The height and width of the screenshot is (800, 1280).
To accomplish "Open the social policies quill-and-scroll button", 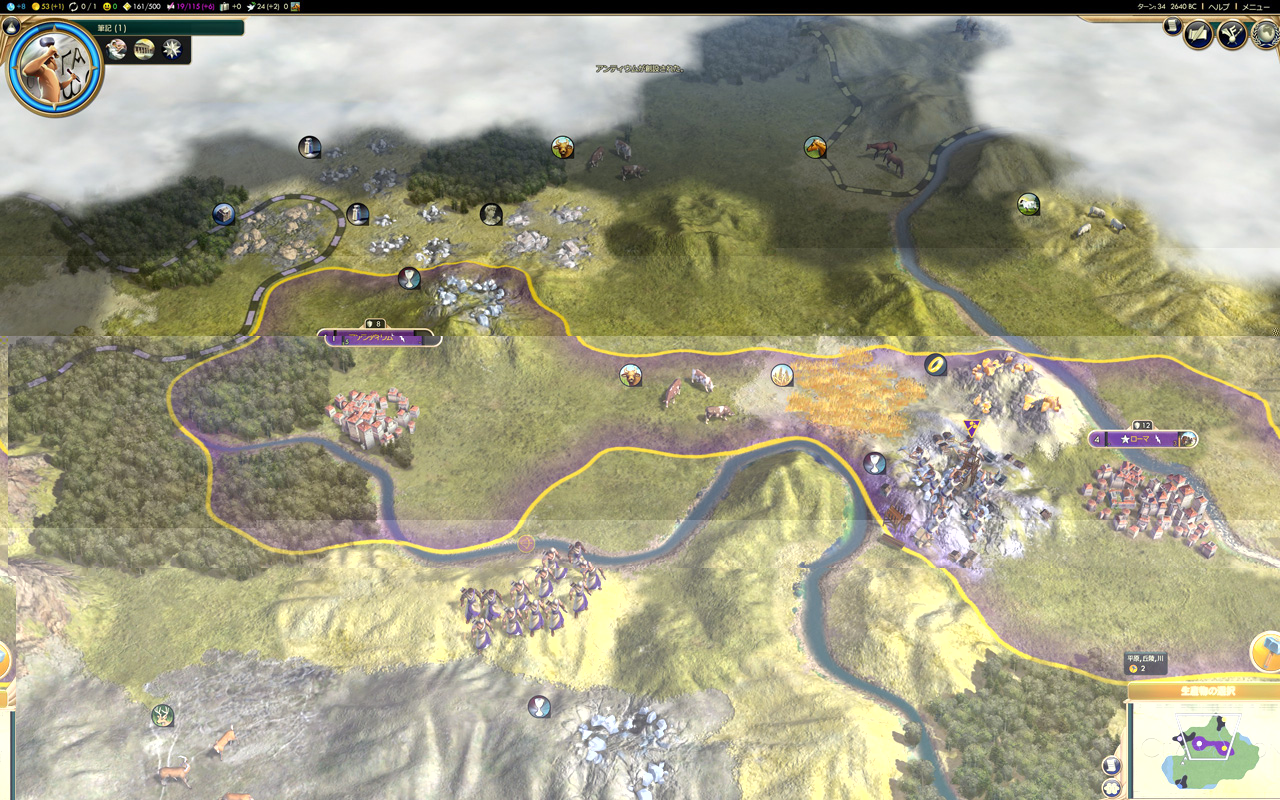I will tap(1198, 36).
